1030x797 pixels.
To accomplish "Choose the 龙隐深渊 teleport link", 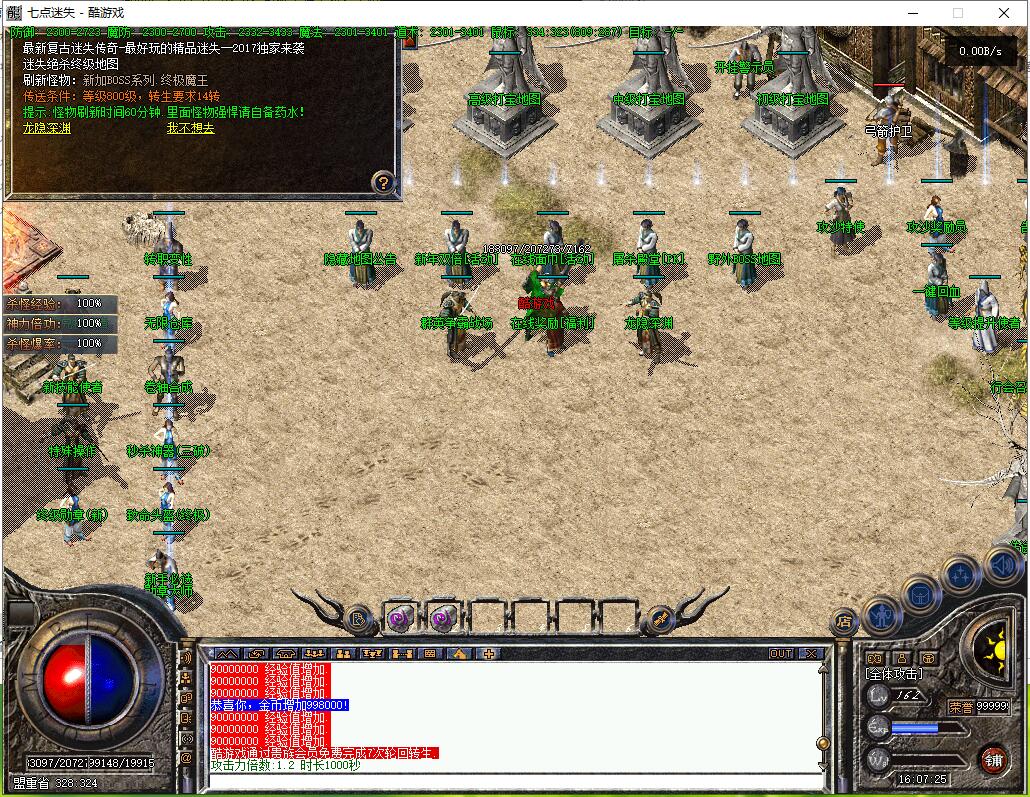I will pyautogui.click(x=46, y=128).
